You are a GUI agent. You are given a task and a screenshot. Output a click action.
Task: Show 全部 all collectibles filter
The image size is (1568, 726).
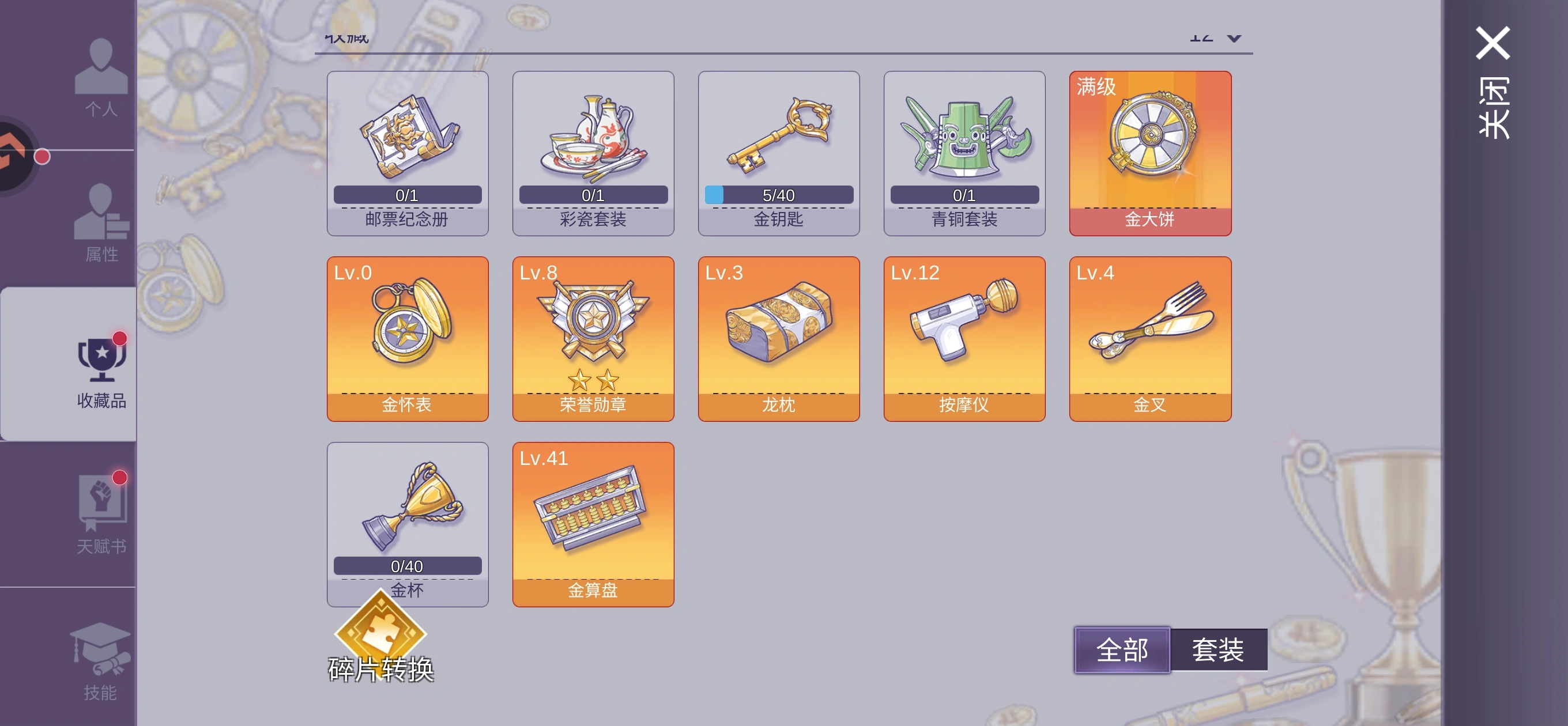(1122, 650)
